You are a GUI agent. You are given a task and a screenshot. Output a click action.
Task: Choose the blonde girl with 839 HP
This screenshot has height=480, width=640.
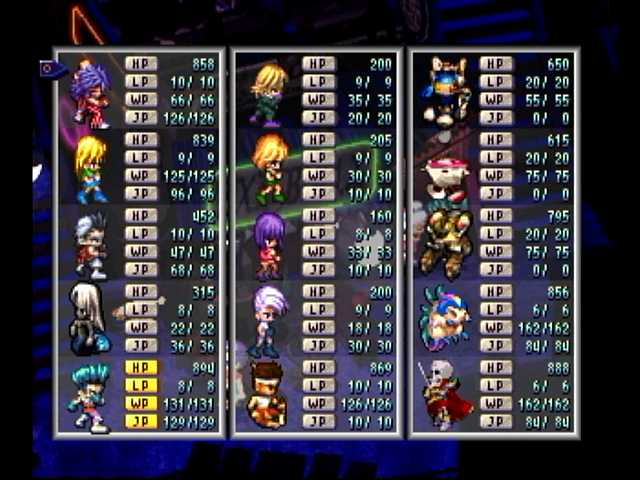coord(91,167)
